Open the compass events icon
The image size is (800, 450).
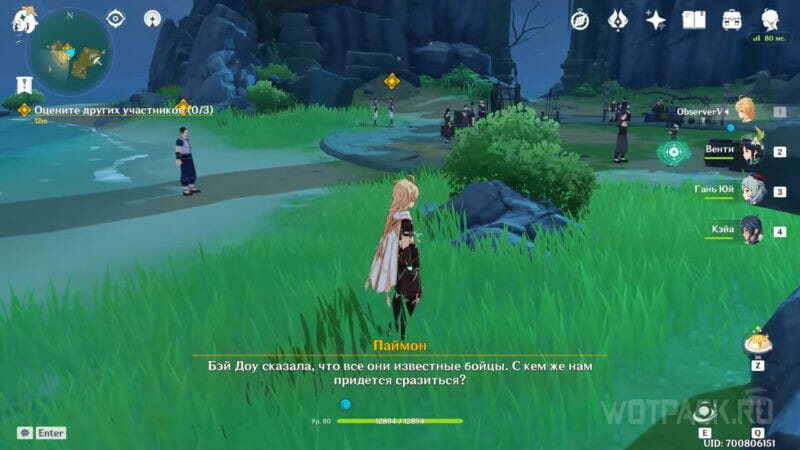click(x=579, y=19)
